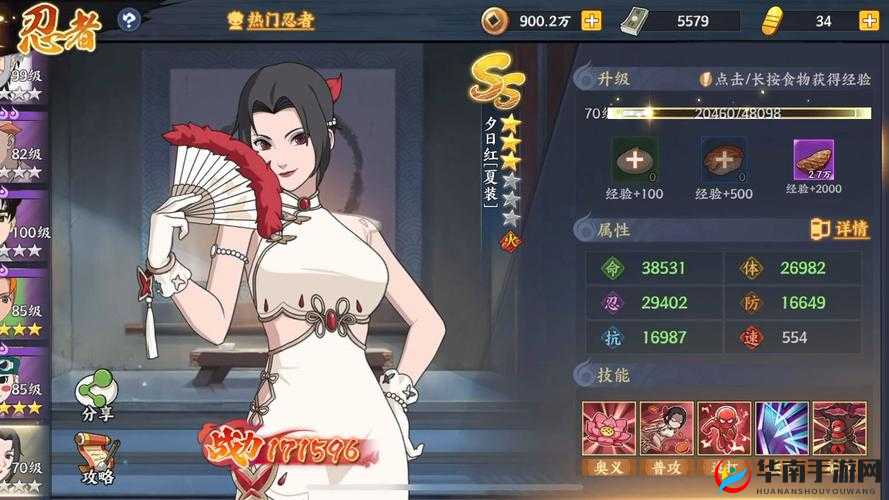Add gold ingots with the plus button
The image size is (889, 500).
click(869, 20)
